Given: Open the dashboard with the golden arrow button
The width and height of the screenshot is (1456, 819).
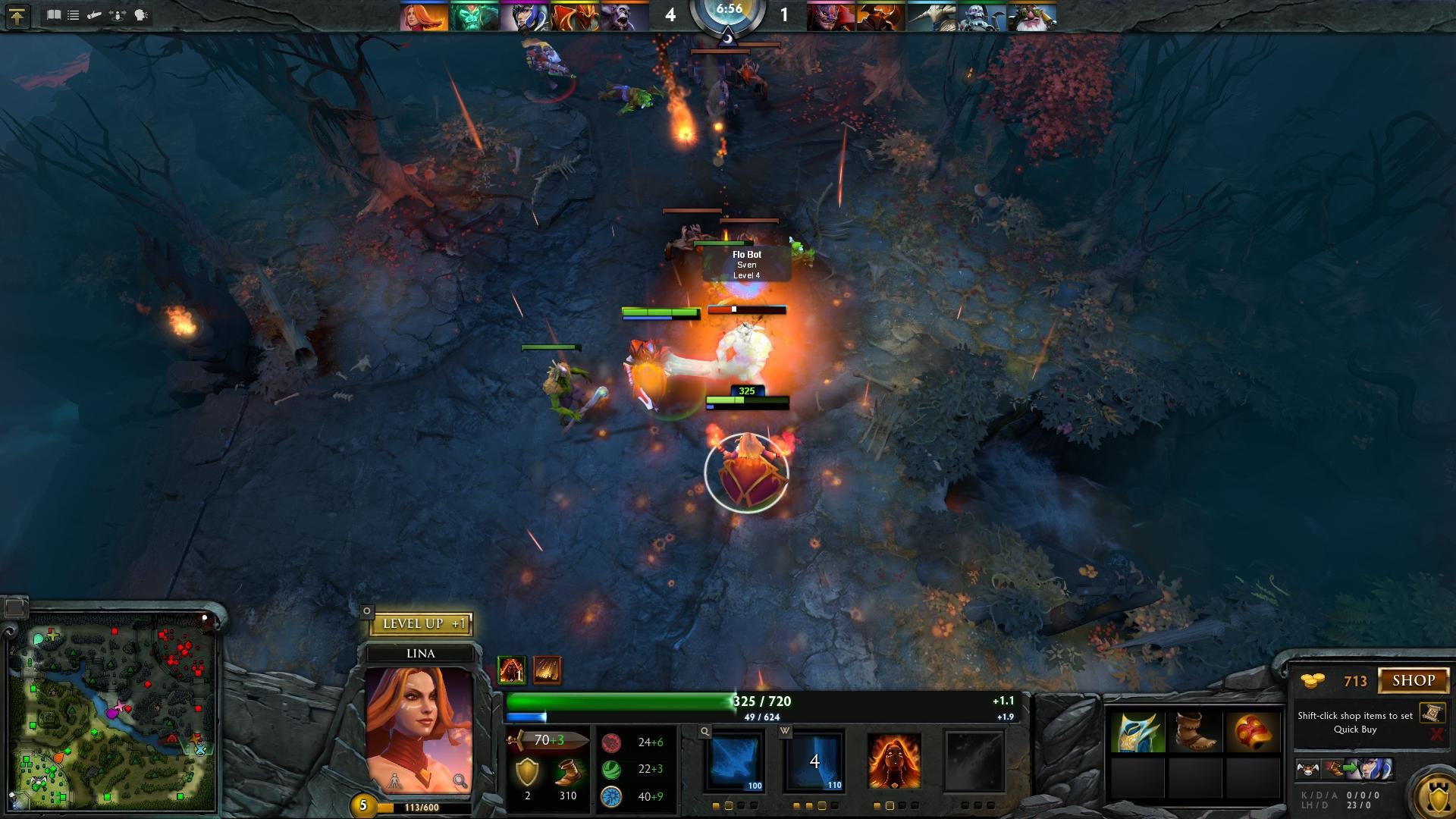Looking at the screenshot, I should click(x=17, y=14).
